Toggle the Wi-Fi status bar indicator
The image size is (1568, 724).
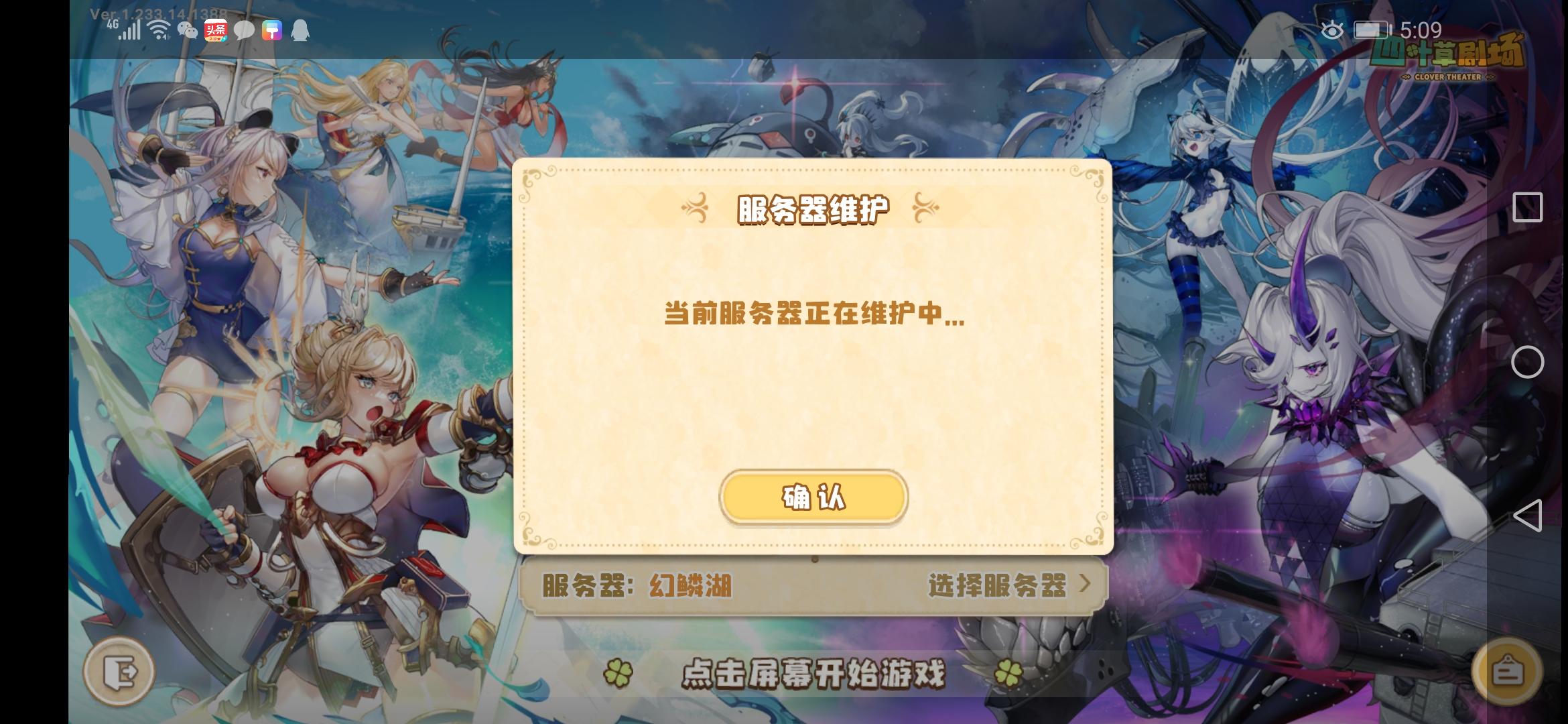158,29
